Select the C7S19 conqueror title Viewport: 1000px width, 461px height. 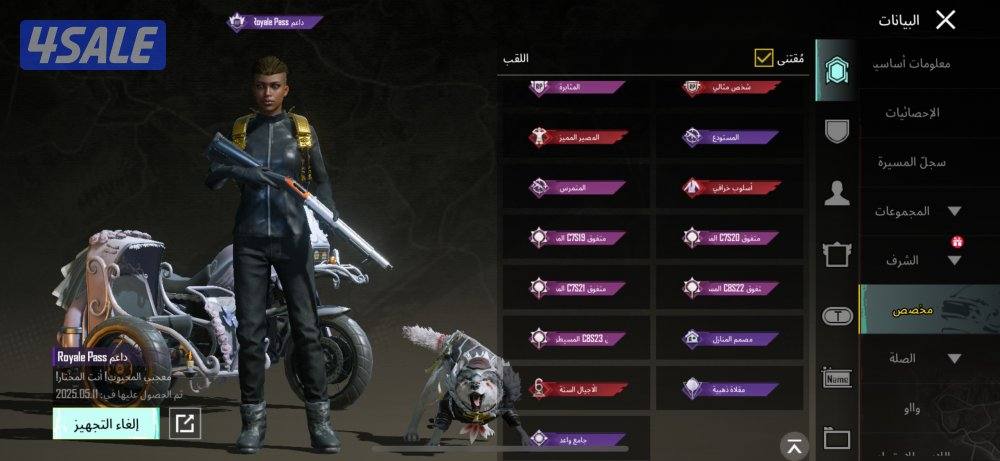pyautogui.click(x=578, y=238)
